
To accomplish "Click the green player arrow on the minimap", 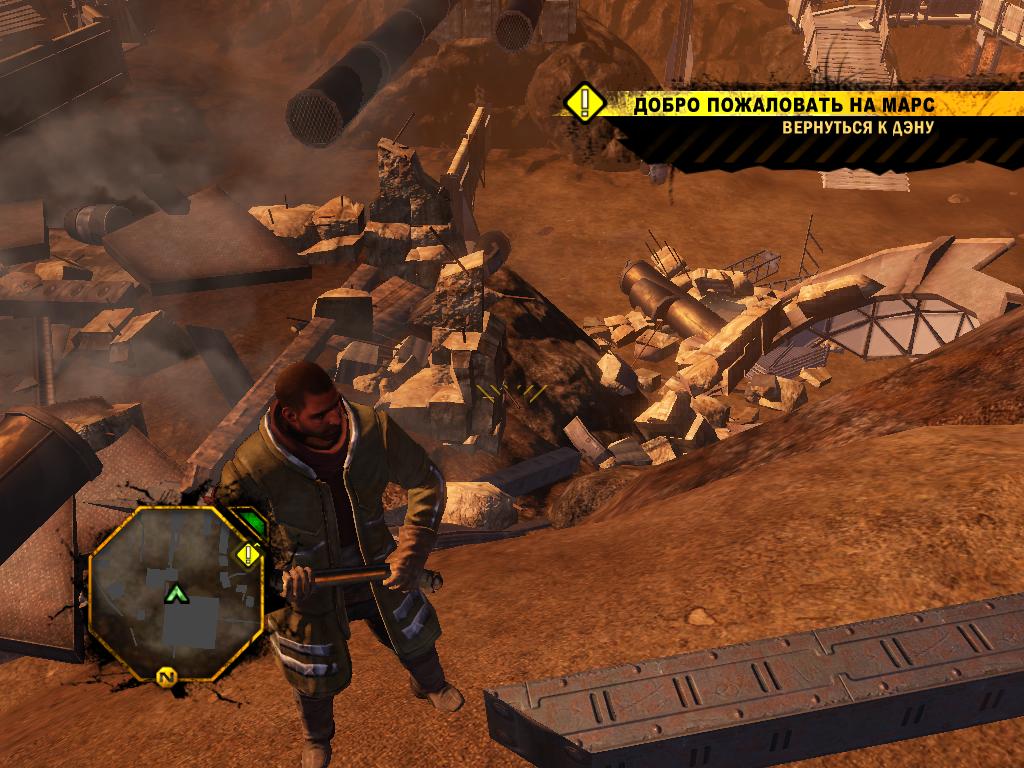I will 176,594.
